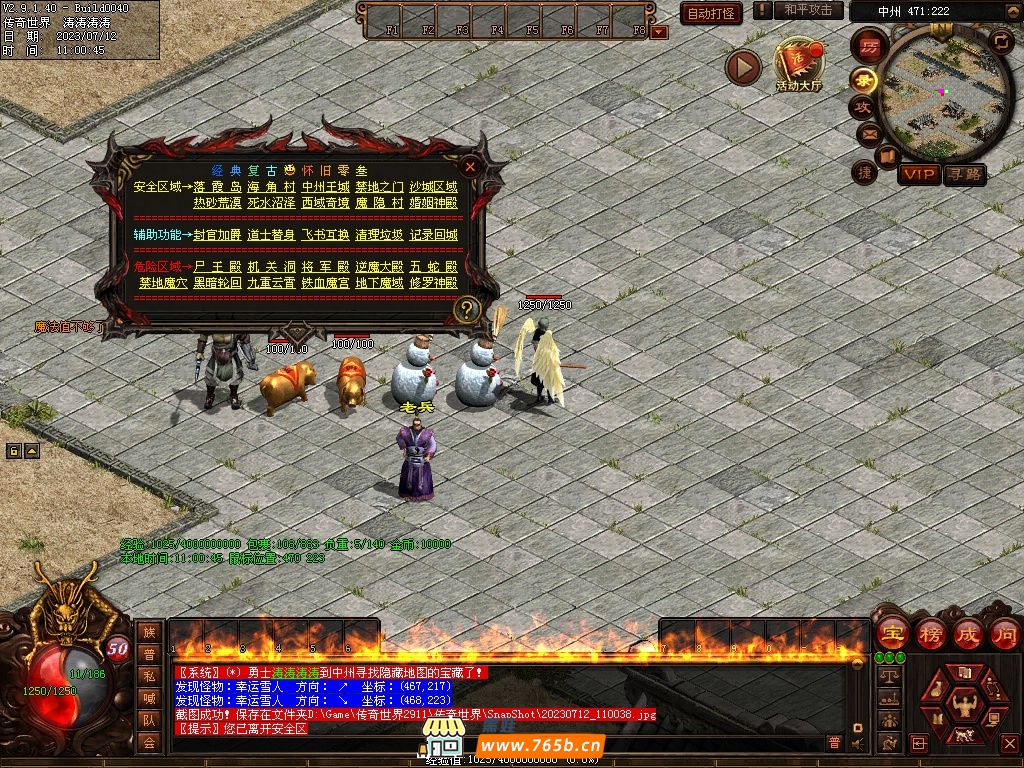This screenshot has height=768, width=1024.
Task: Teleport to 落霞岛 safe zone
Action: [217, 187]
